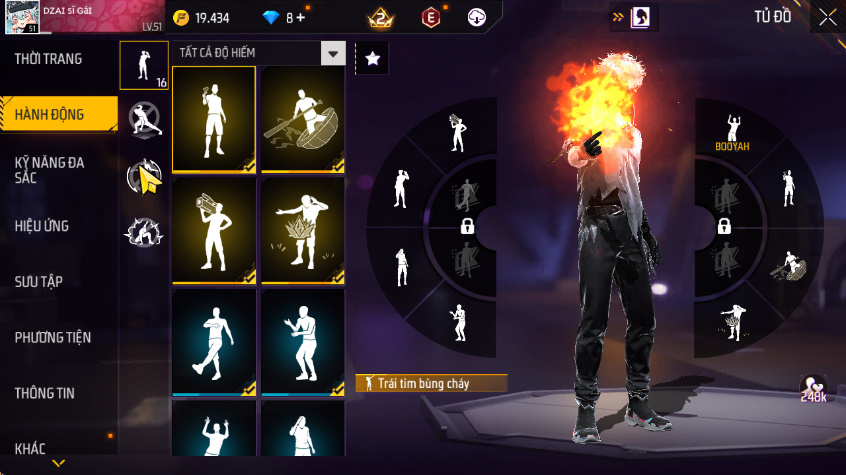Toggle the star favorites filter
This screenshot has height=475, width=846.
click(372, 59)
